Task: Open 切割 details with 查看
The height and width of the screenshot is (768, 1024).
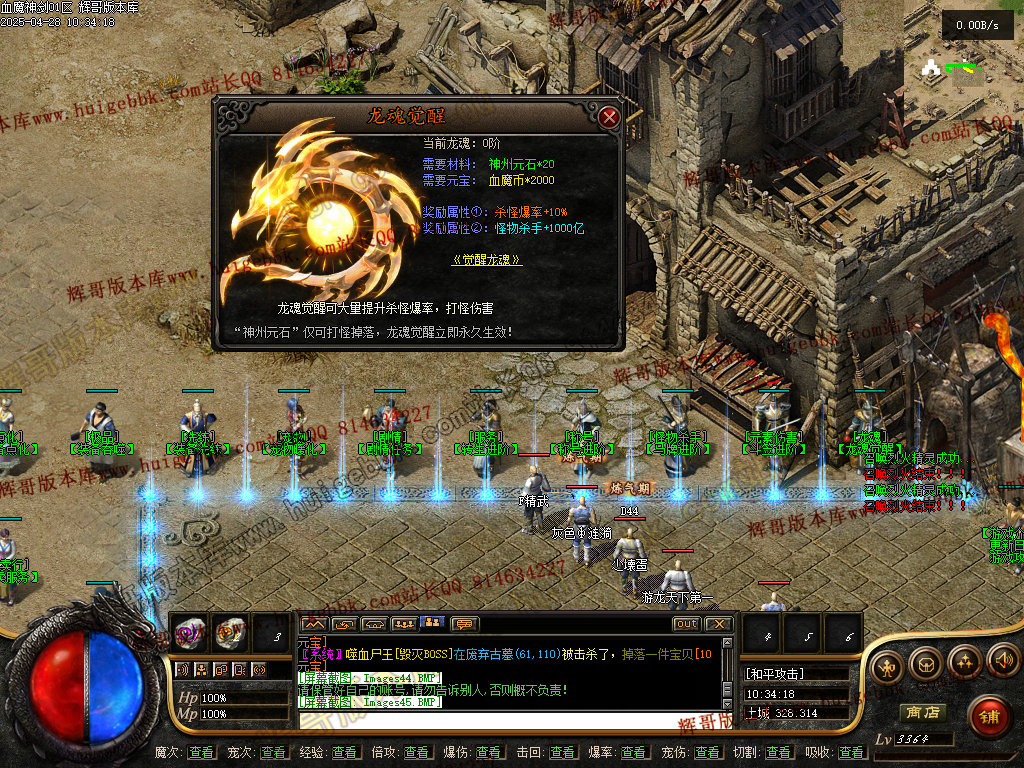Action: coord(778,752)
